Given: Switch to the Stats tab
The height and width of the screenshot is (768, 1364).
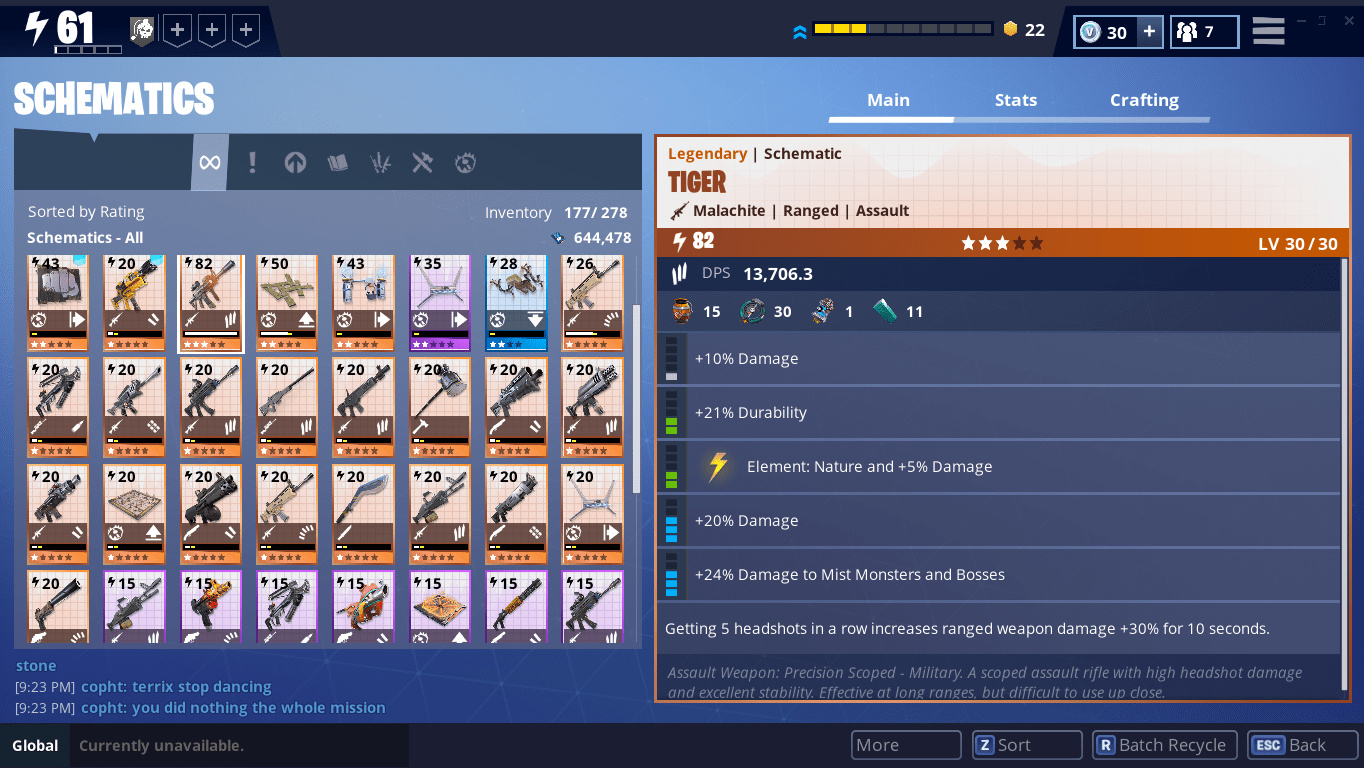Looking at the screenshot, I should (x=1015, y=100).
